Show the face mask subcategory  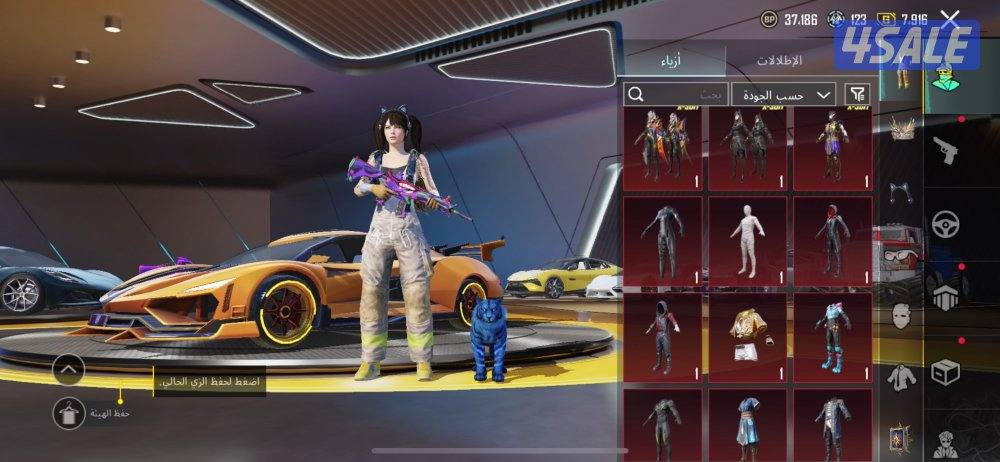coord(901,314)
